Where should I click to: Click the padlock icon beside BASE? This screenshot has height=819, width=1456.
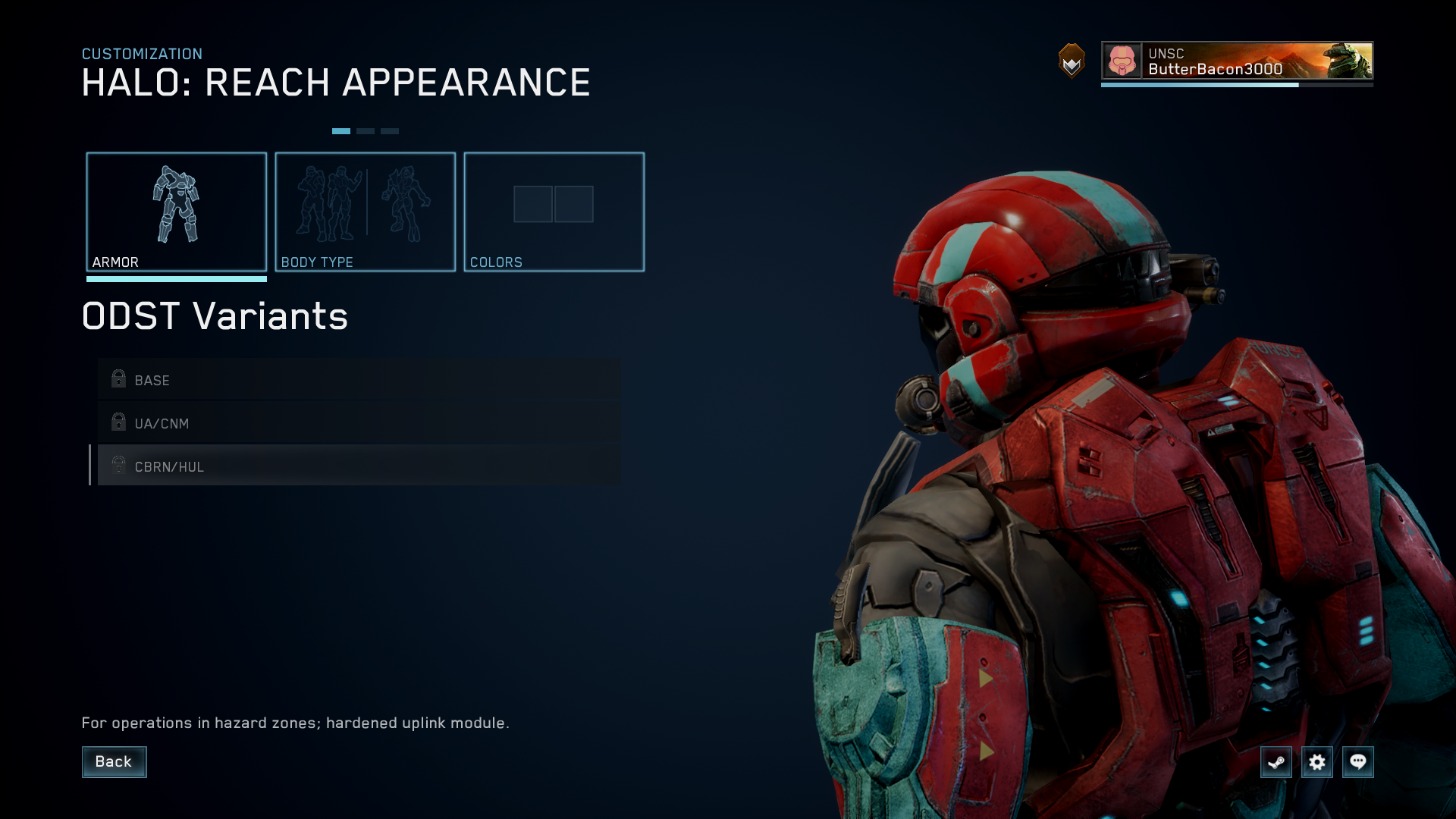[118, 379]
